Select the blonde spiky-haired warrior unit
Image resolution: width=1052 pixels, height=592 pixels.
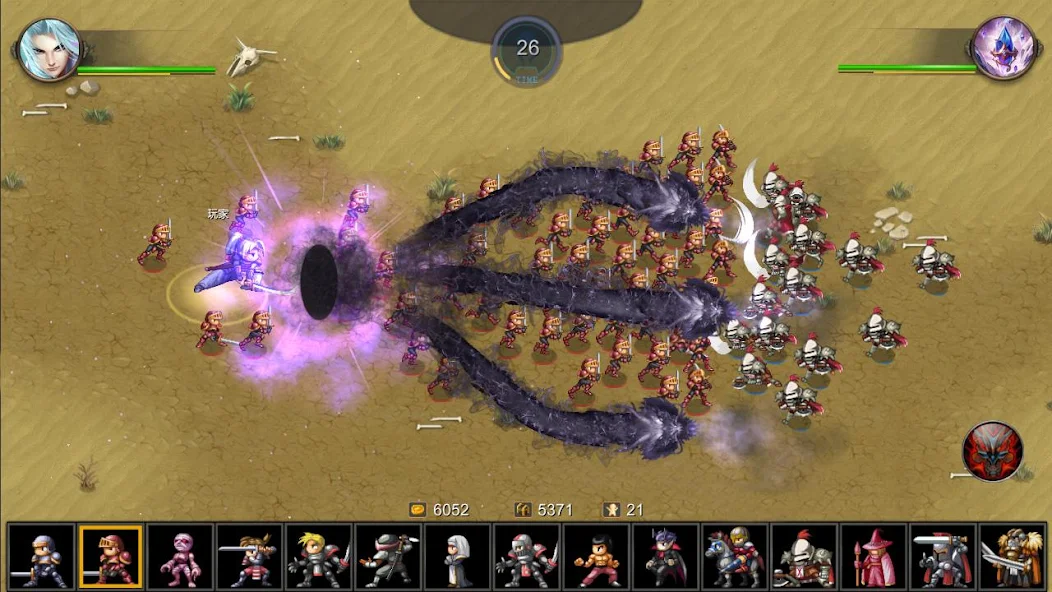coord(318,556)
